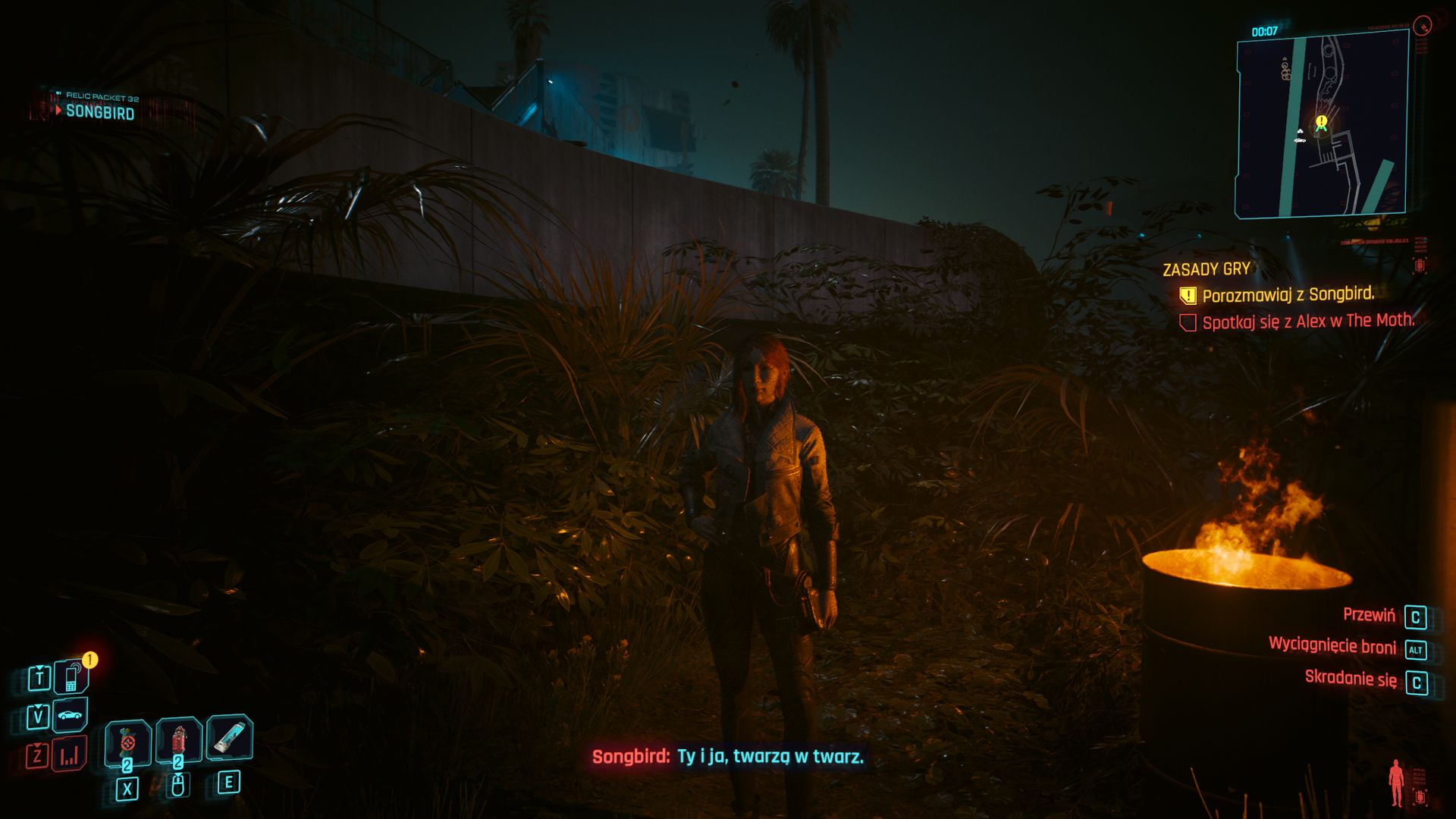Use the blue health inhaler slot
The image size is (1456, 819).
tap(229, 737)
